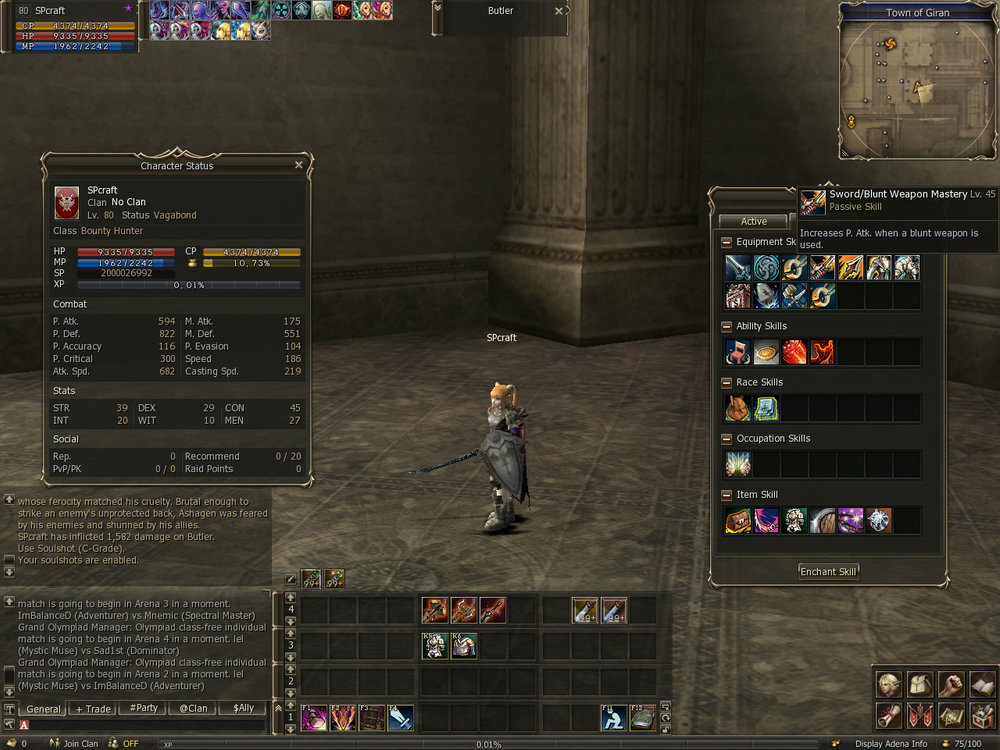Collapse the Race Skills section
This screenshot has height=750, width=1000.
coord(727,382)
